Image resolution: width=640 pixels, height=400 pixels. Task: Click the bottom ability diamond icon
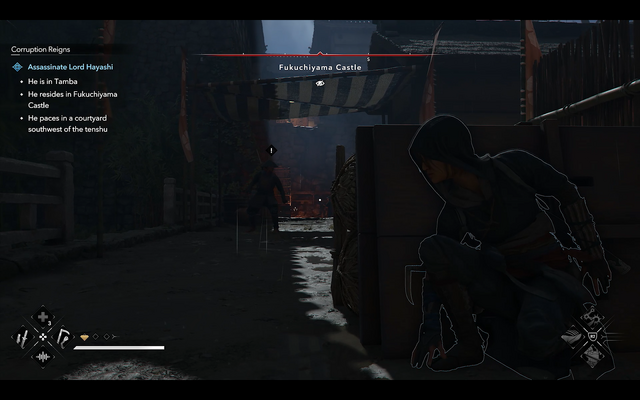(590, 356)
